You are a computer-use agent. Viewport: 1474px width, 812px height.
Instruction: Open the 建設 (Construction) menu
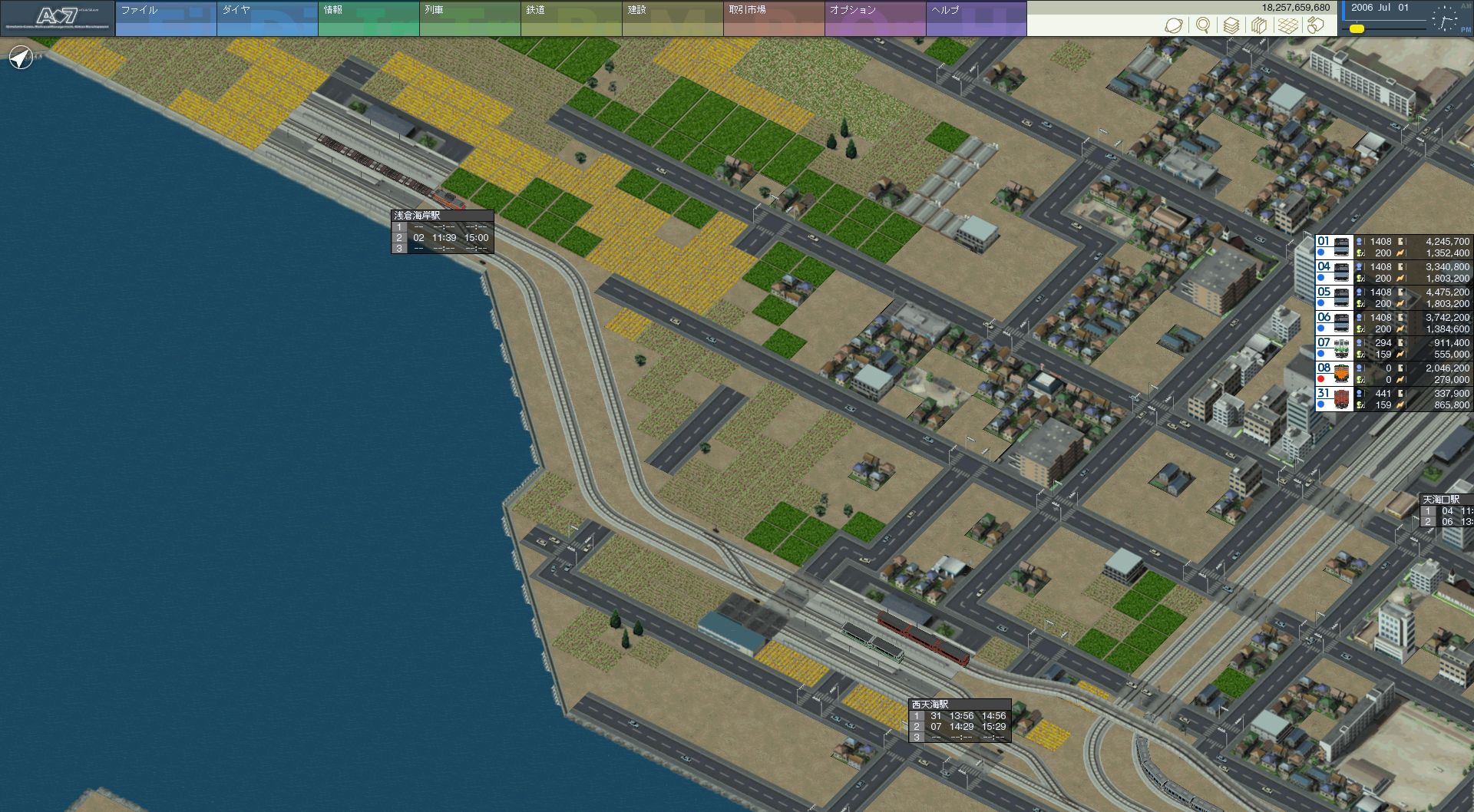[672, 18]
